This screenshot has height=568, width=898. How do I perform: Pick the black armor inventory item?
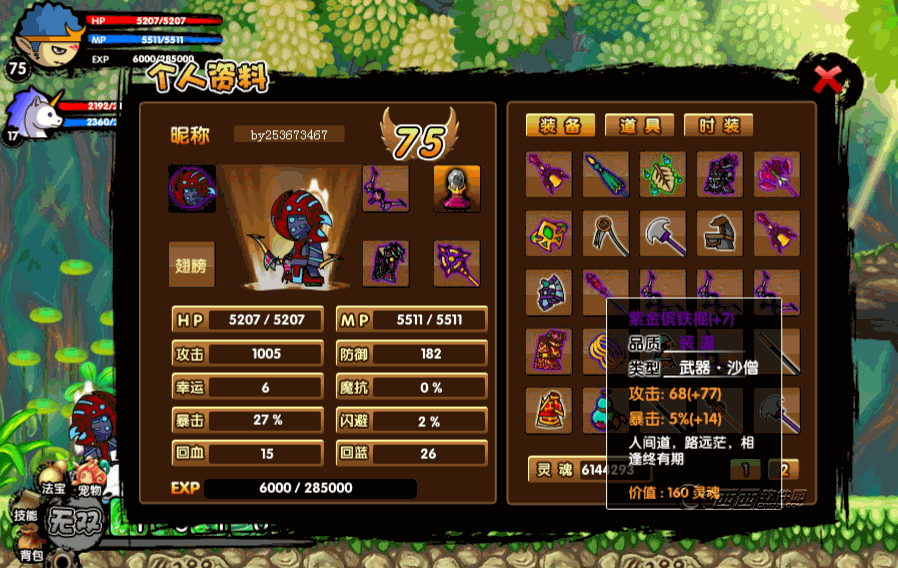[720, 175]
